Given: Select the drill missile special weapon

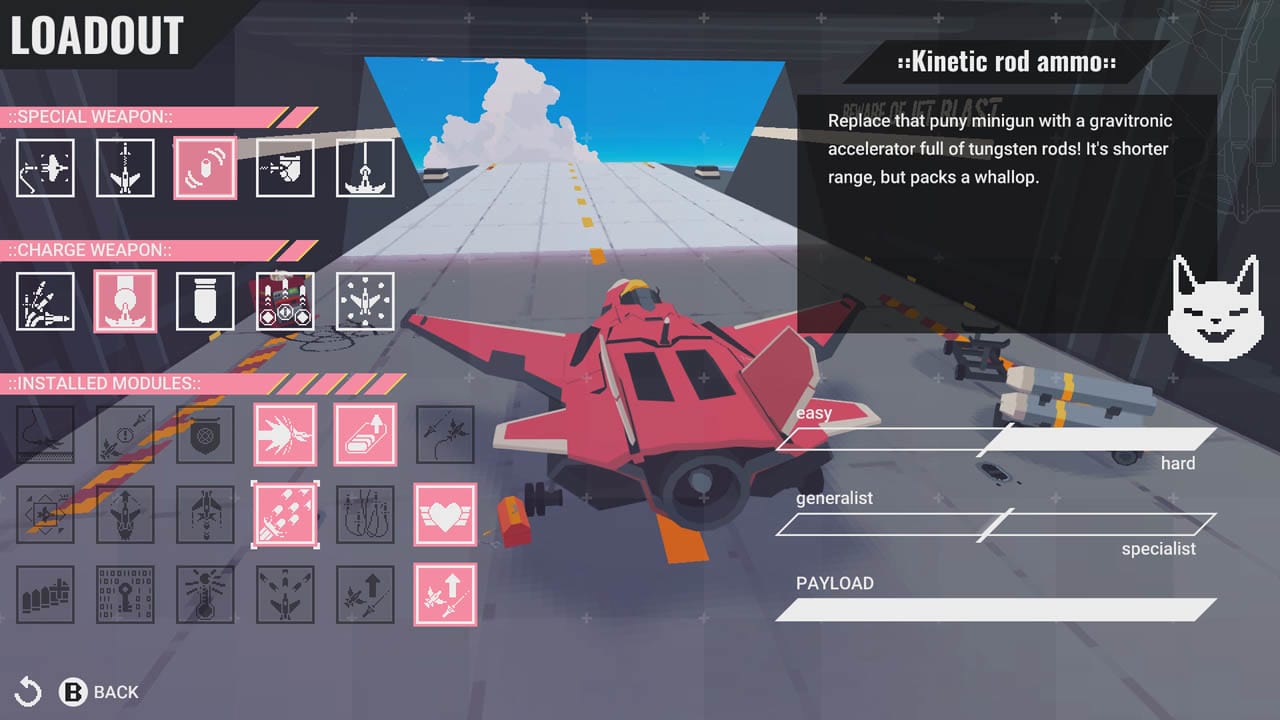Looking at the screenshot, I should coord(125,167).
